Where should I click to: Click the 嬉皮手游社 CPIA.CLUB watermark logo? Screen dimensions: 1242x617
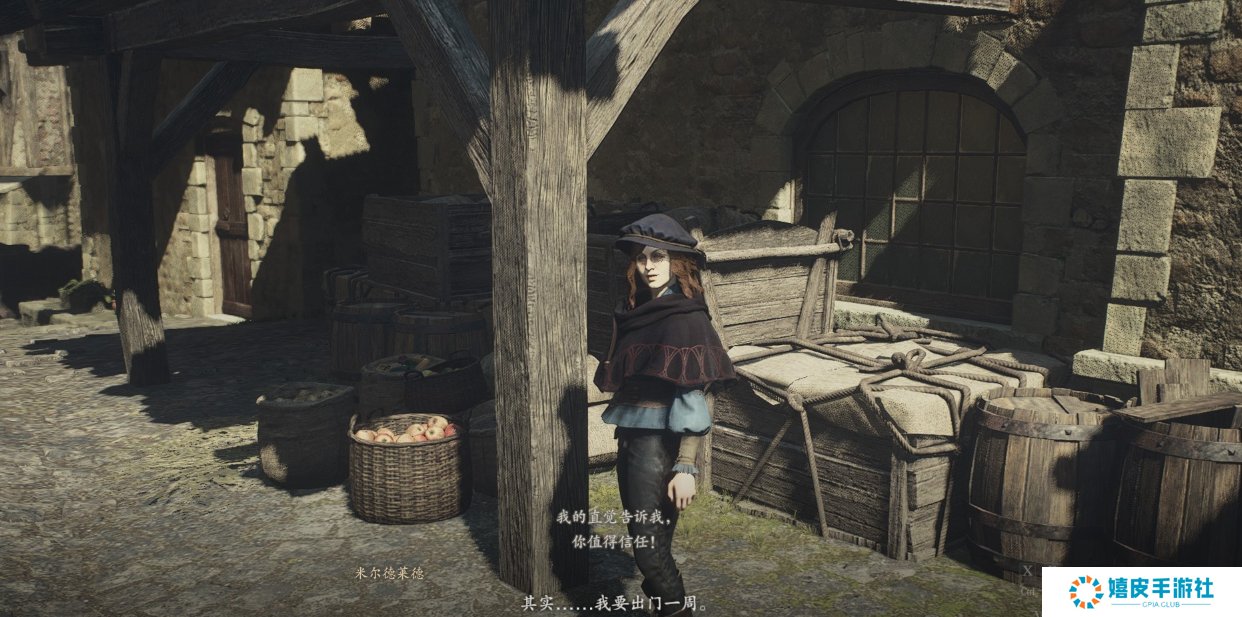tap(1141, 591)
